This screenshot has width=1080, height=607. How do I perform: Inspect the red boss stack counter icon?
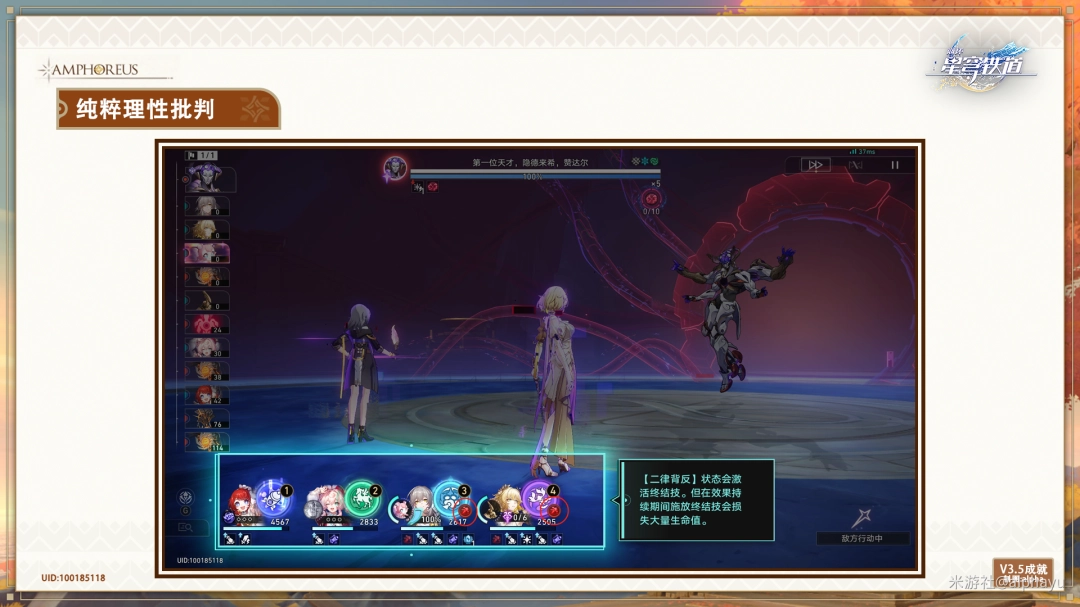650,199
